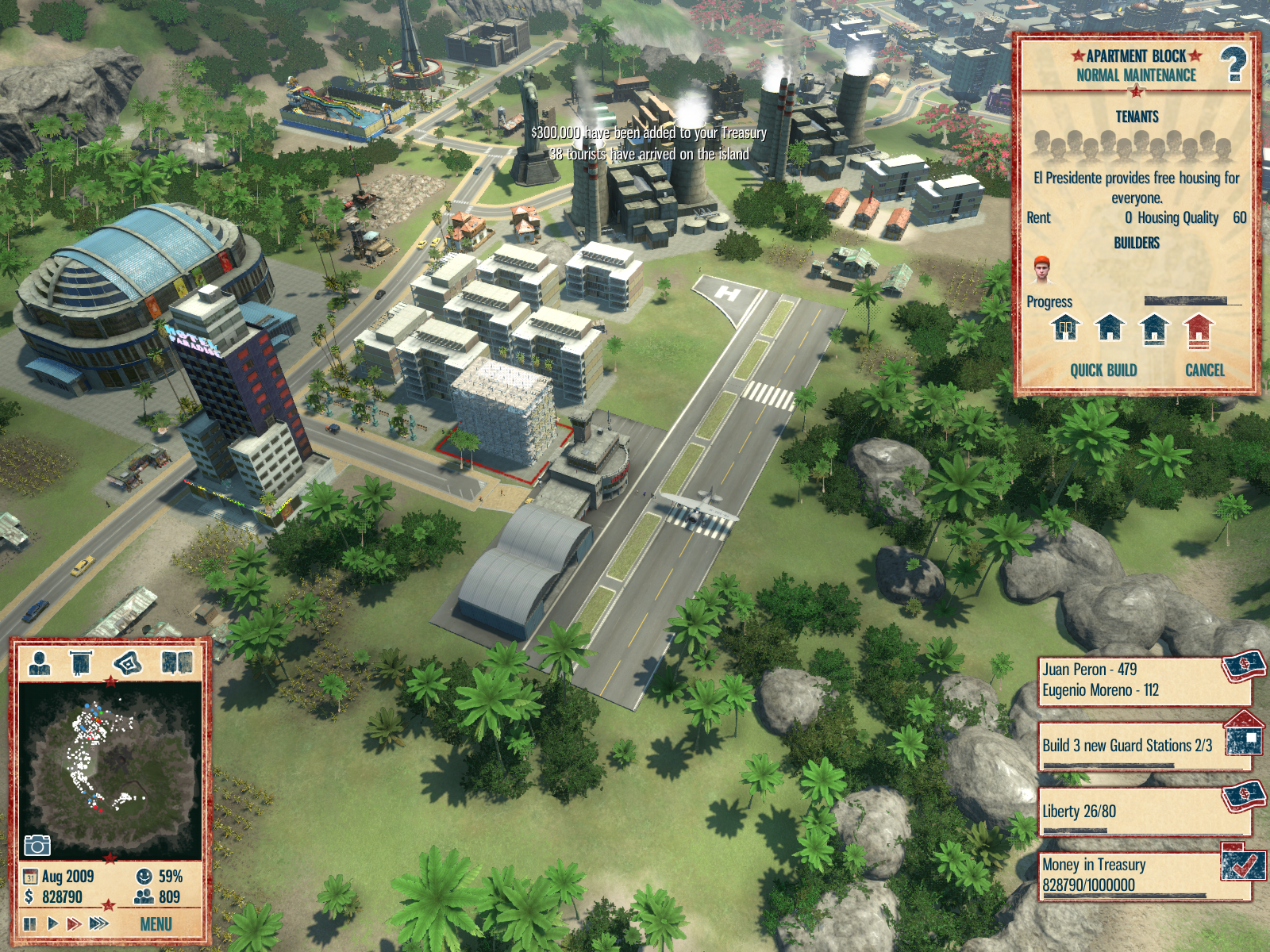Set game to triple-arrow fastest speed
The image size is (1270, 952).
(99, 923)
